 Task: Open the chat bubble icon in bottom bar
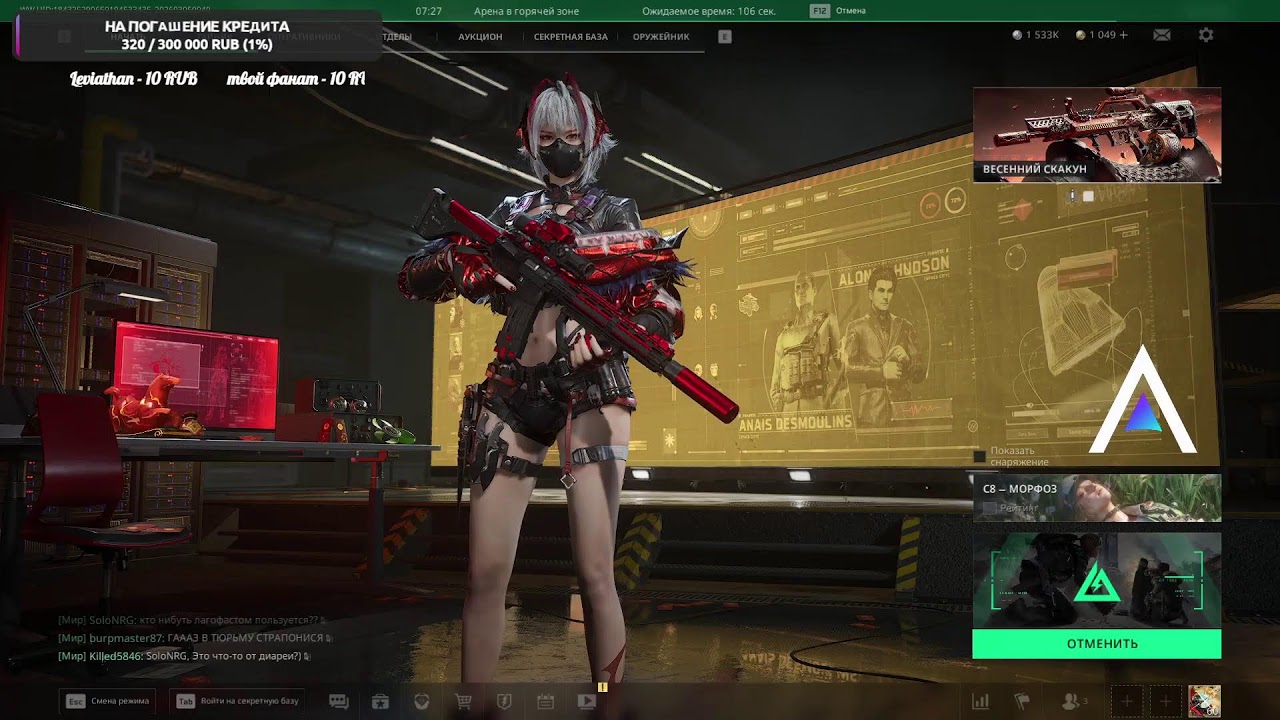pyautogui.click(x=339, y=702)
